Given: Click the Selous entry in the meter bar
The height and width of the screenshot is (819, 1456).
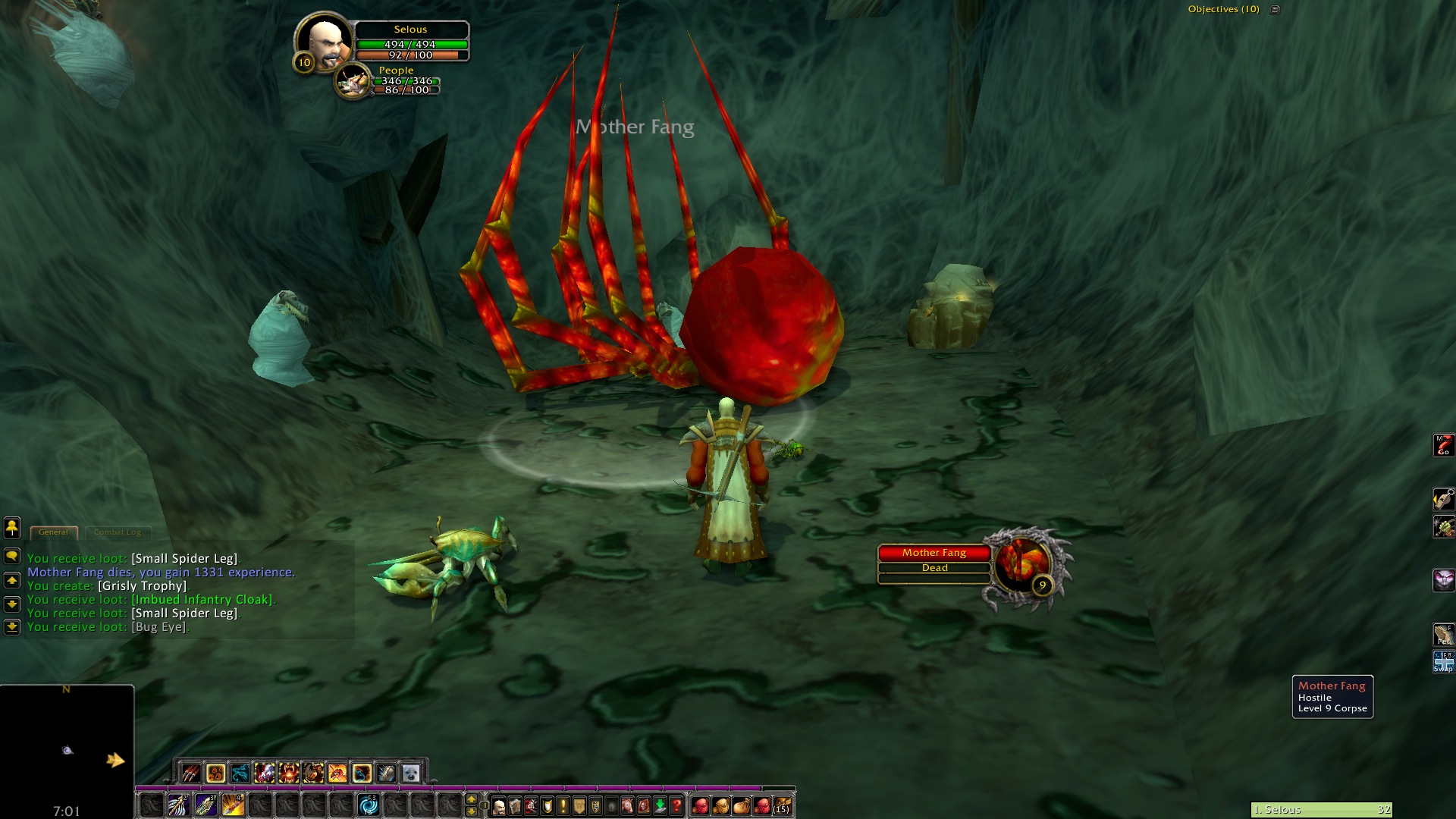Looking at the screenshot, I should click(1321, 810).
